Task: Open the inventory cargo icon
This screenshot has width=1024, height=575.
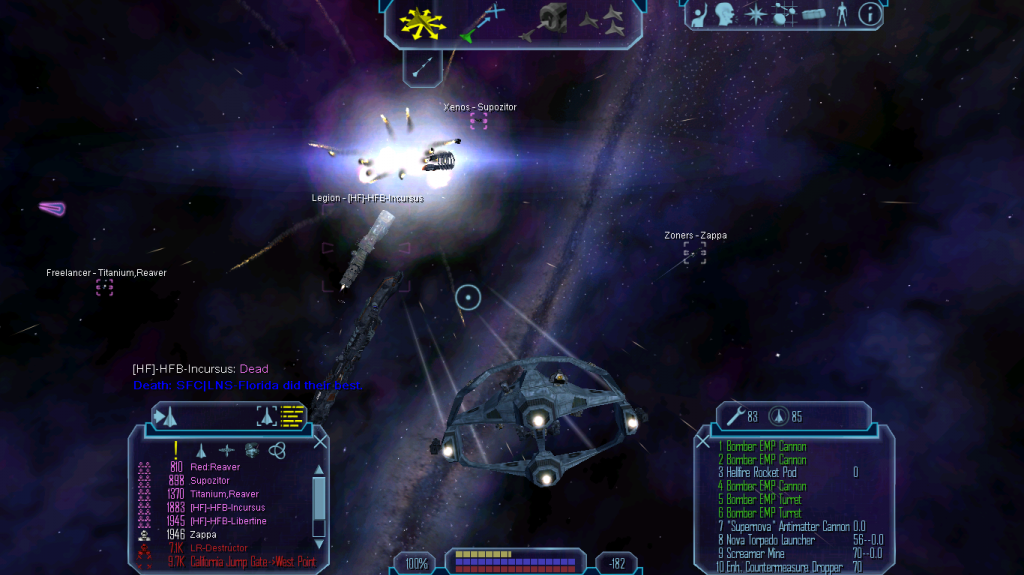Action: (x=814, y=15)
